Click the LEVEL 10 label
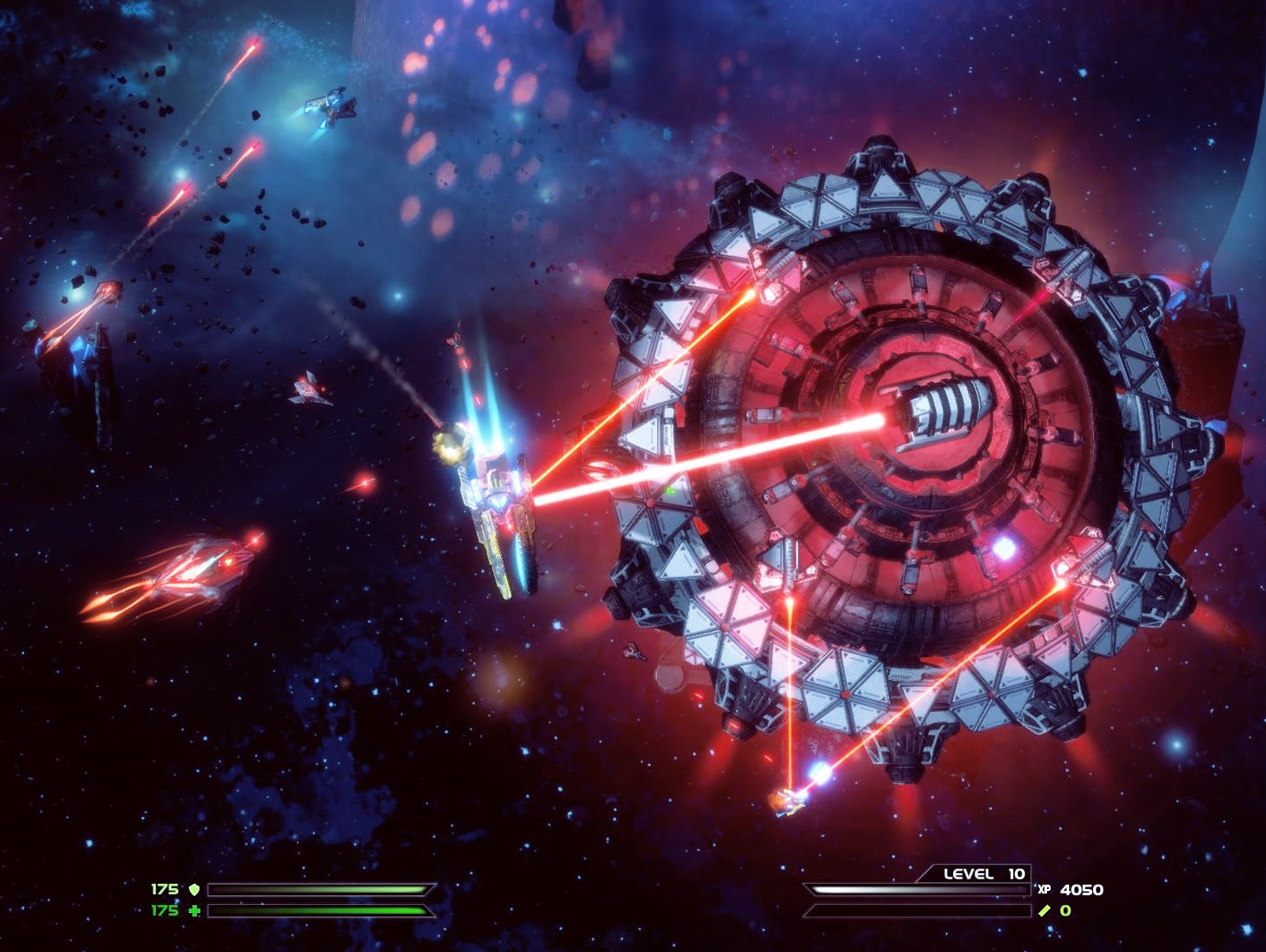Screen dimensions: 1266x952 pos(984,872)
